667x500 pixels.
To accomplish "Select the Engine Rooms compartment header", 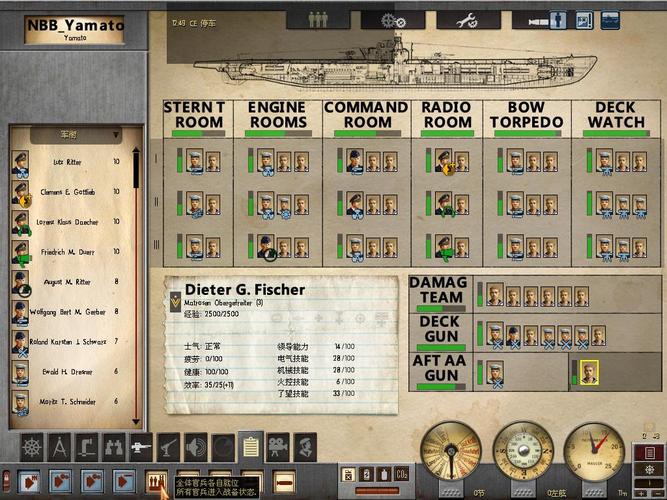I will [x=277, y=115].
